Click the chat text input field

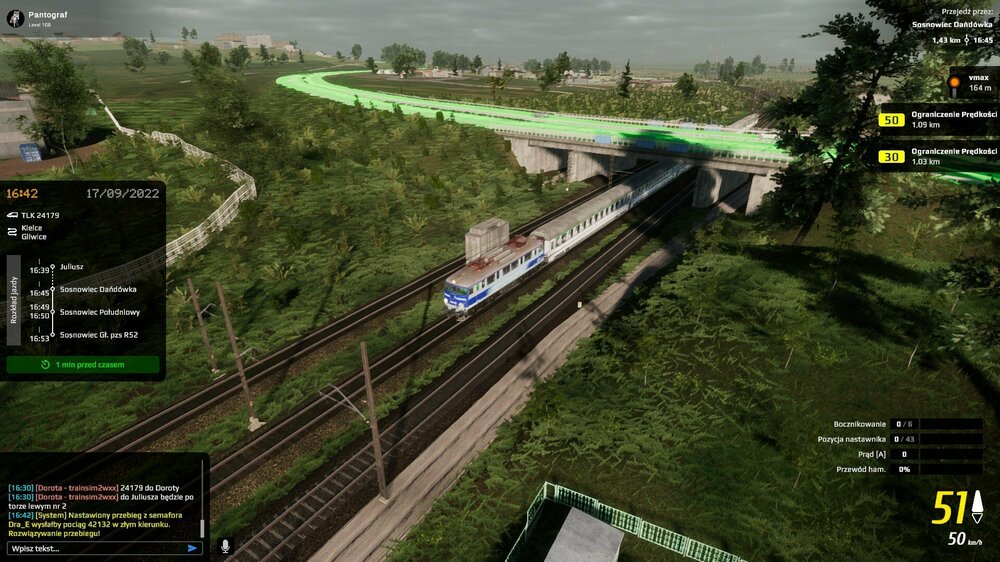coord(95,548)
